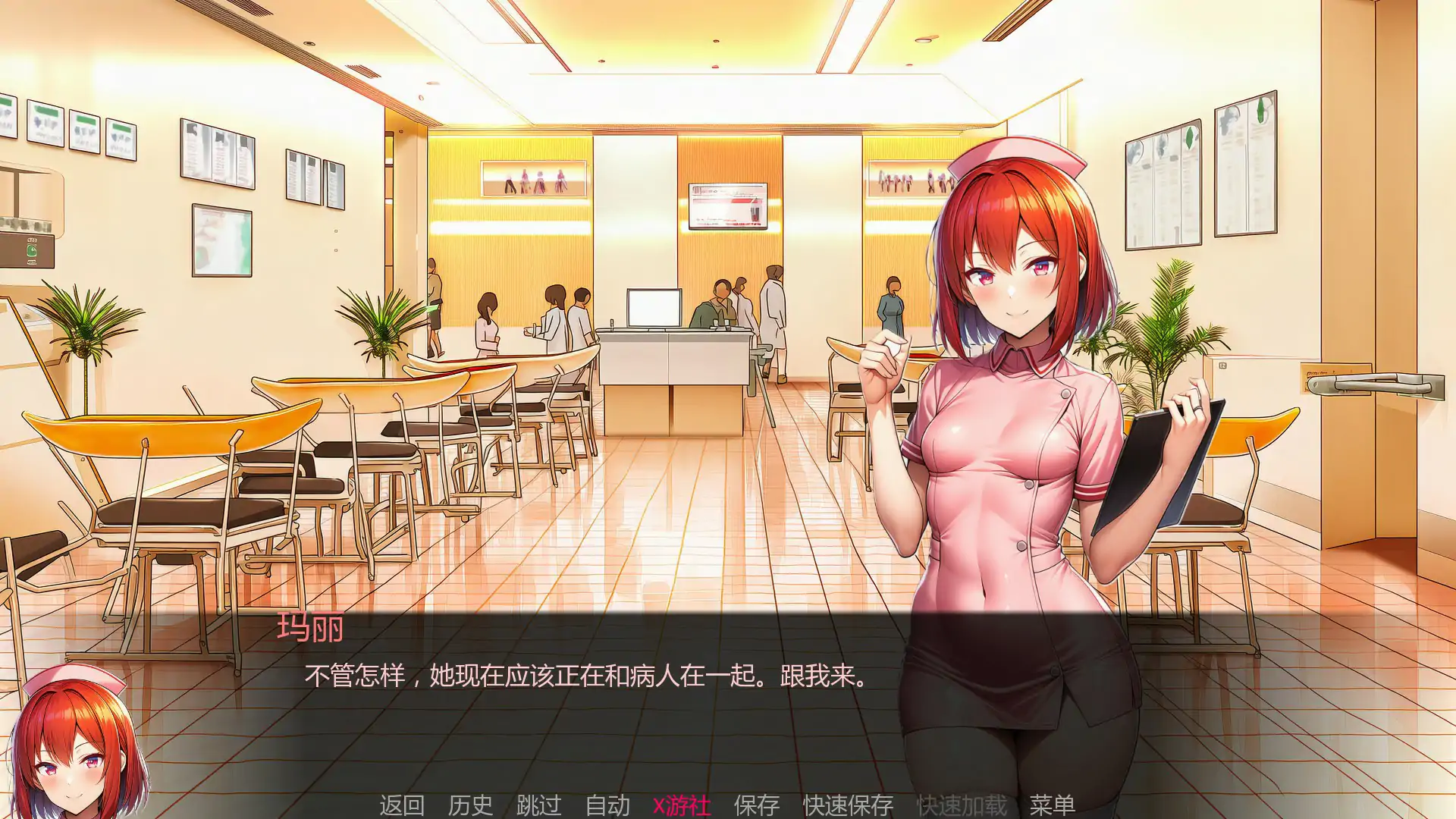Trigger 快速保存 quick save

[x=848, y=805]
